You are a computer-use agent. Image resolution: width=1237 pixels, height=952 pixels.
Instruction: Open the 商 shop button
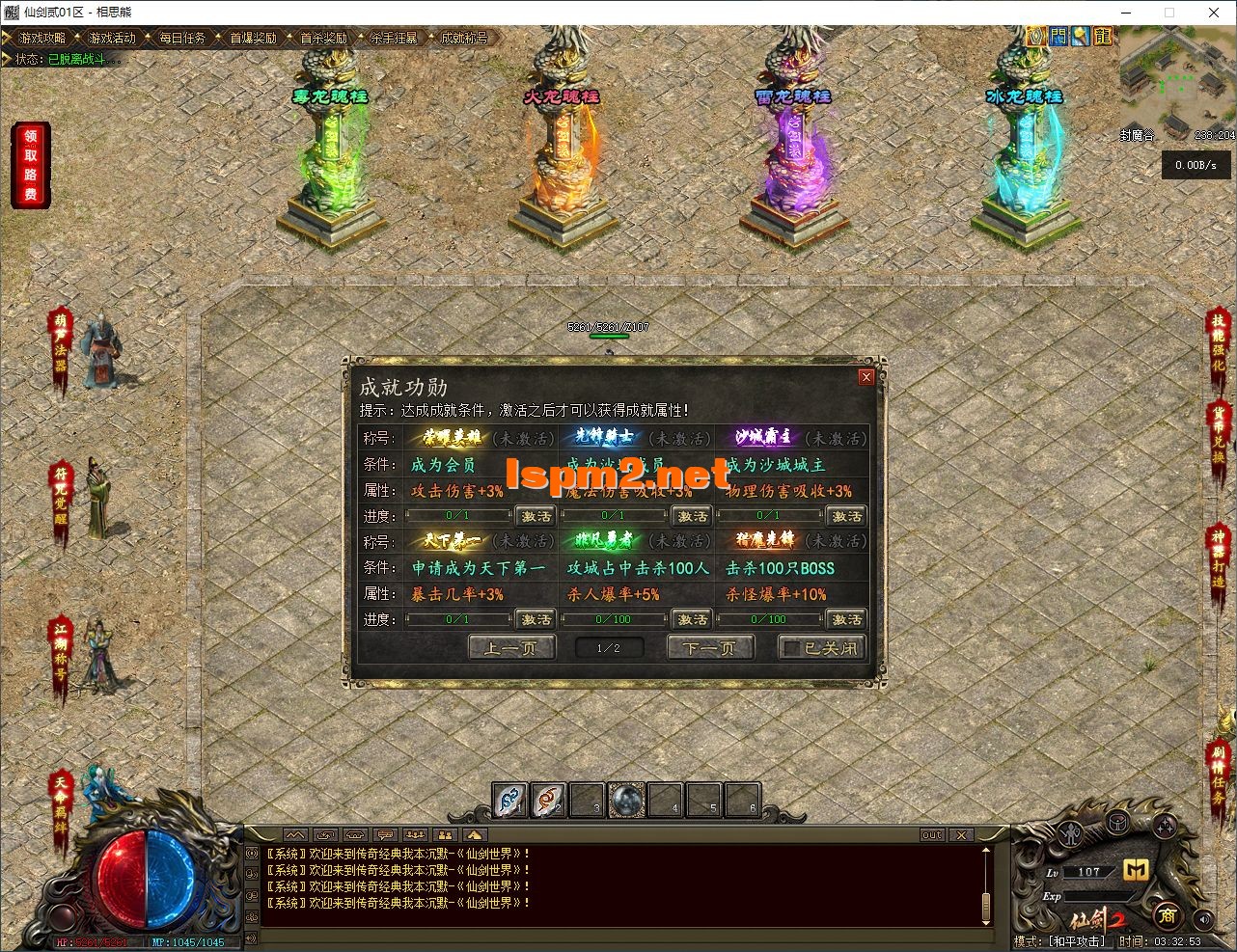tap(1168, 914)
